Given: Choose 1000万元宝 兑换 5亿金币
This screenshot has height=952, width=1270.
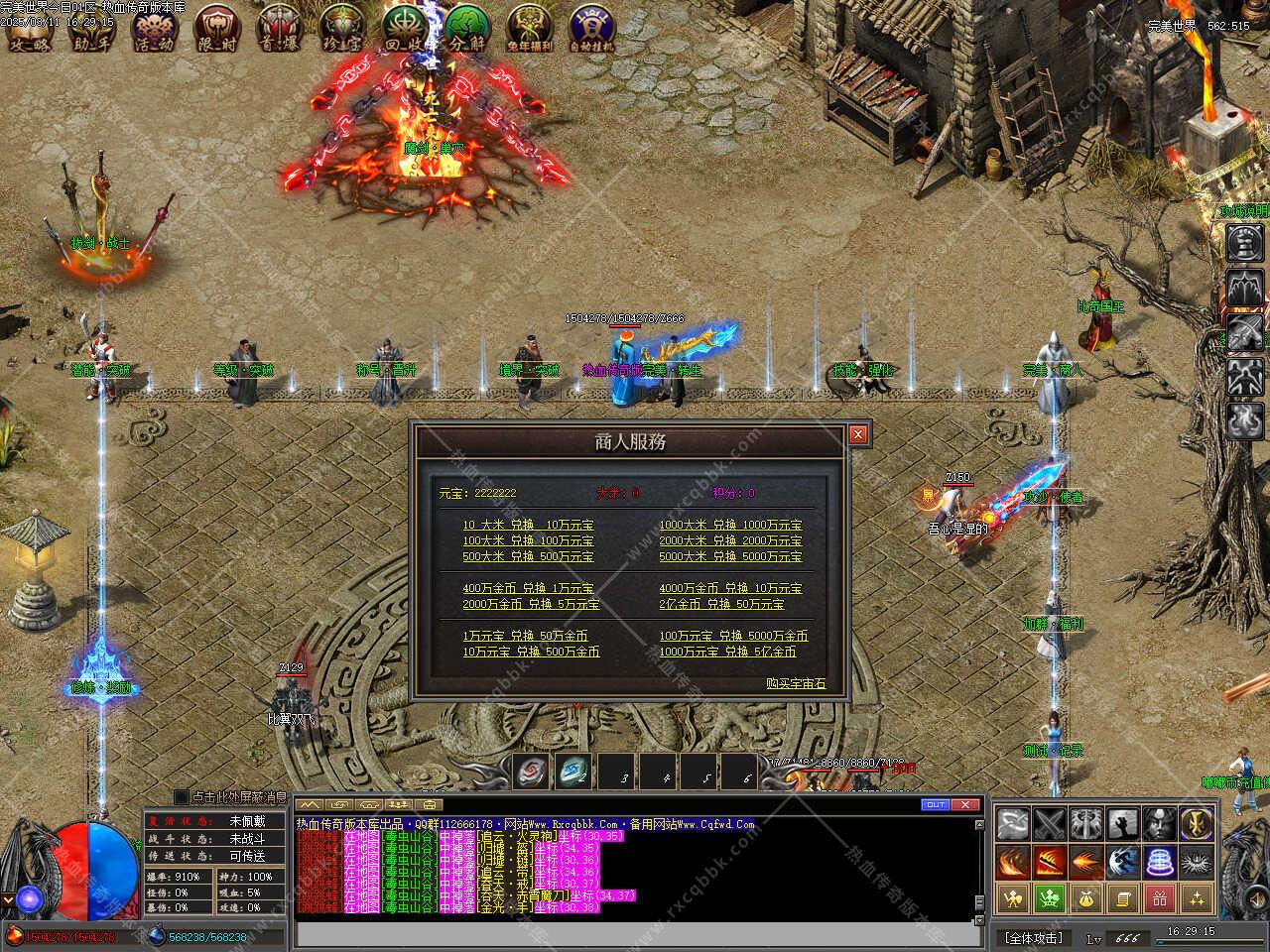Looking at the screenshot, I should [727, 652].
